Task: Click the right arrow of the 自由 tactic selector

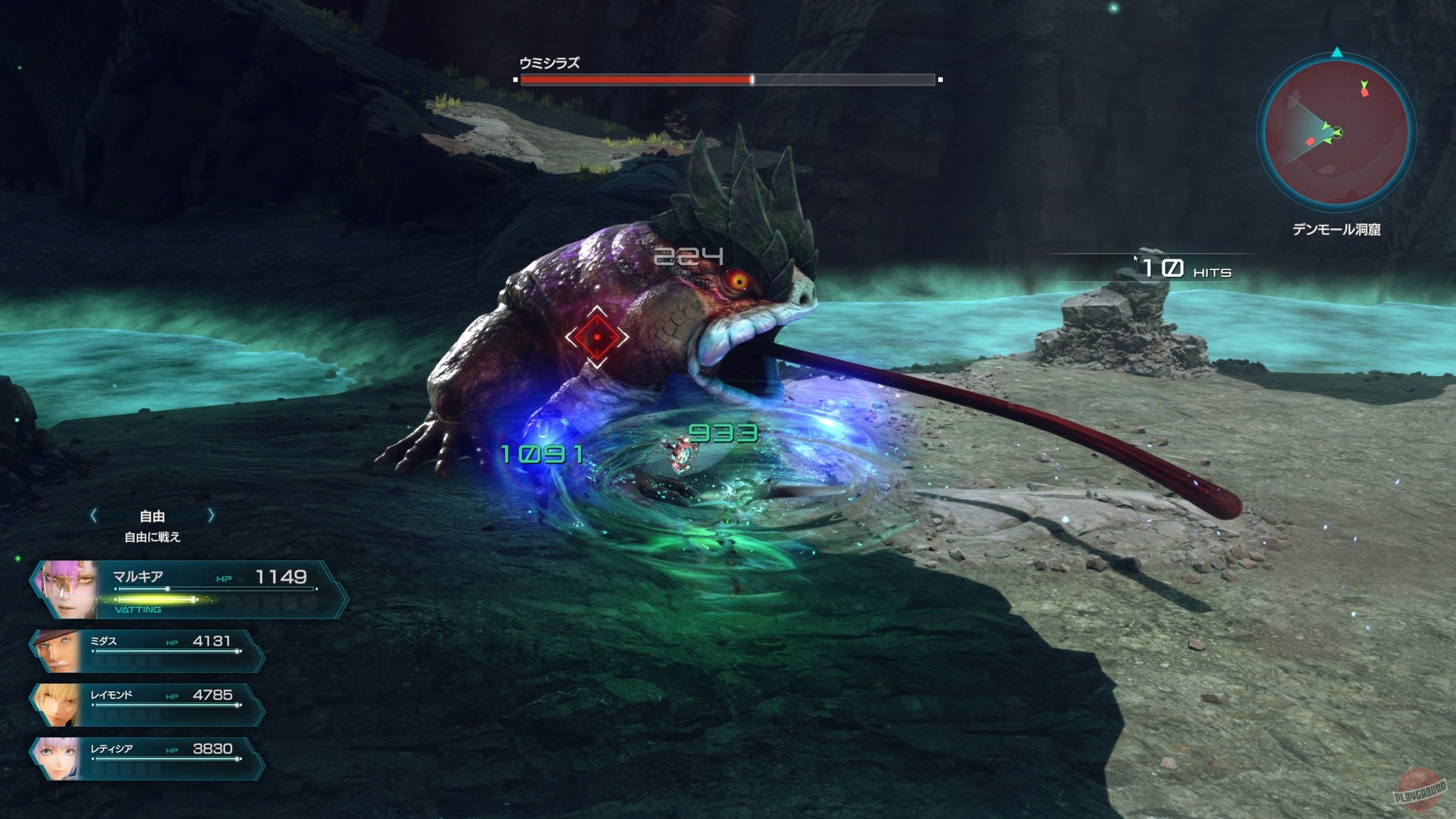Action: pos(212,516)
